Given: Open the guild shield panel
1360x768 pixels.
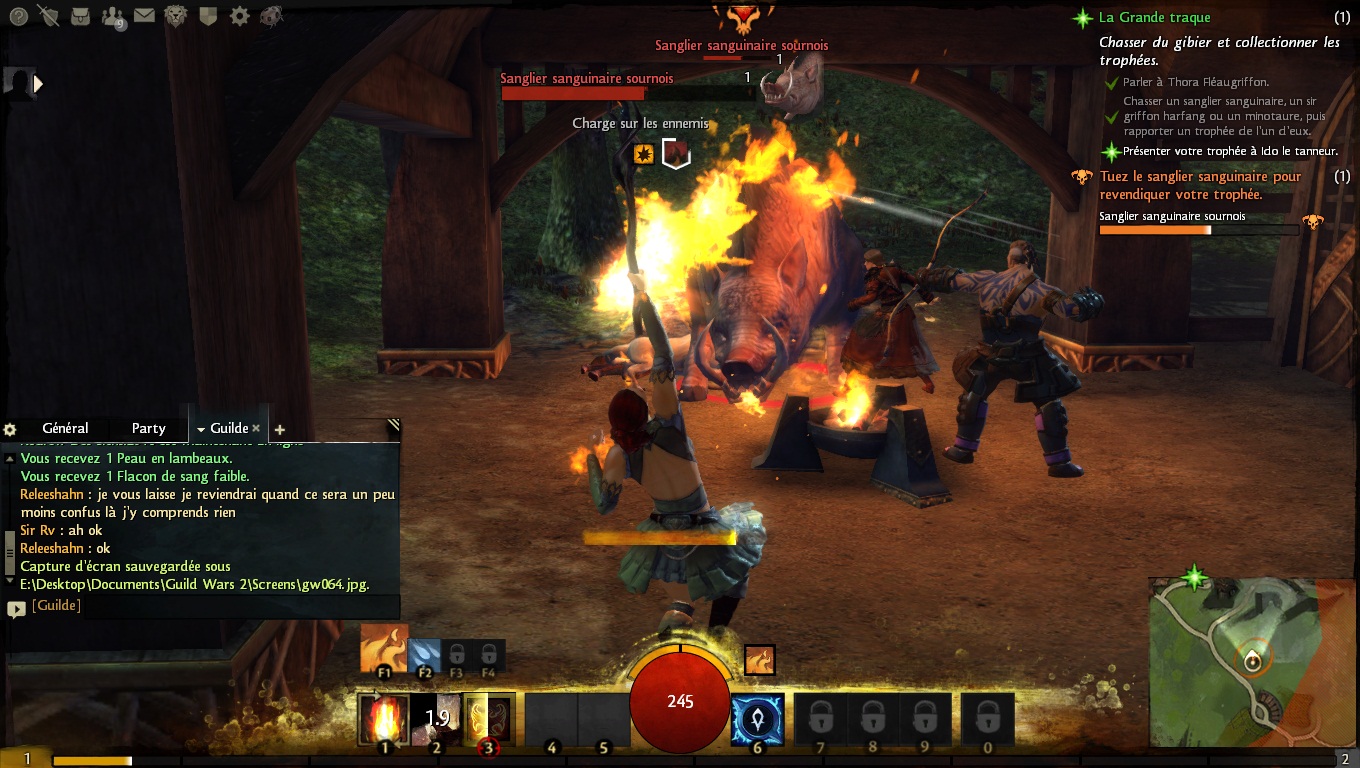Looking at the screenshot, I should tap(208, 16).
